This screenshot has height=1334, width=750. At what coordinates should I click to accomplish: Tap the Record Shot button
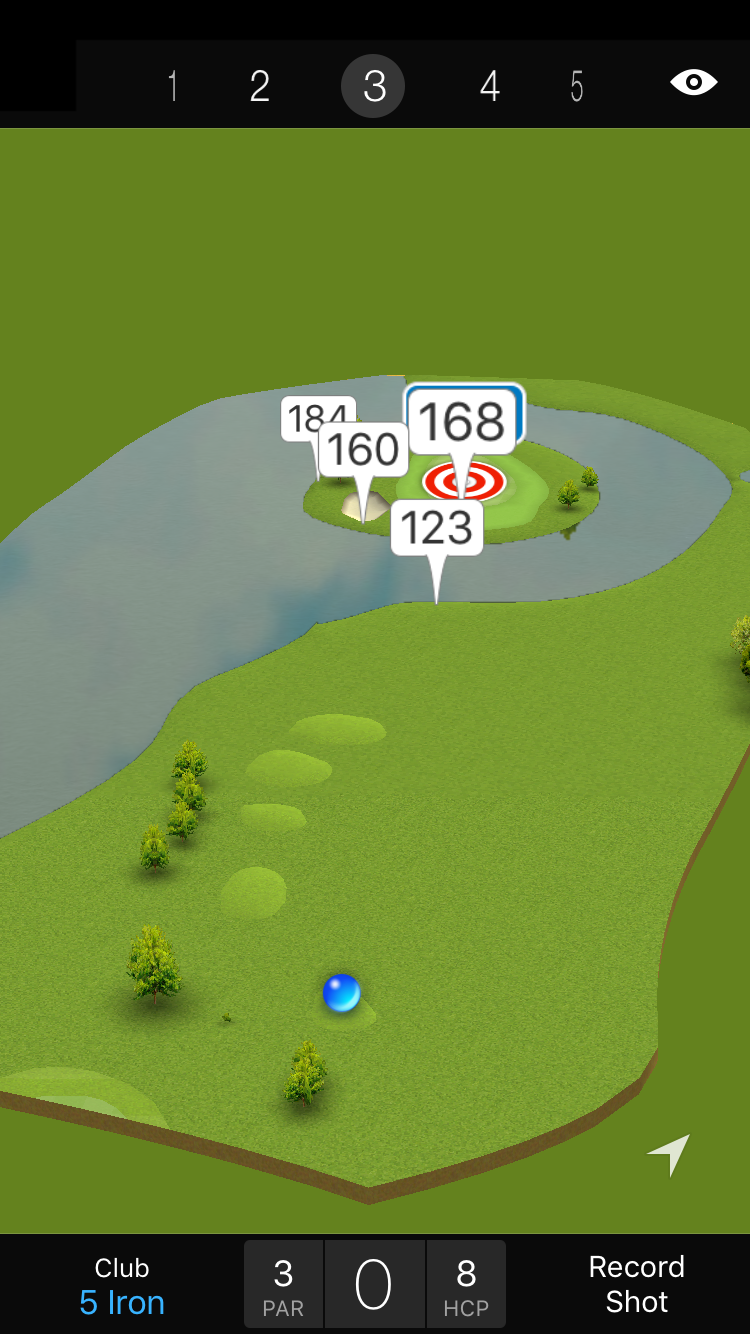(x=636, y=1284)
